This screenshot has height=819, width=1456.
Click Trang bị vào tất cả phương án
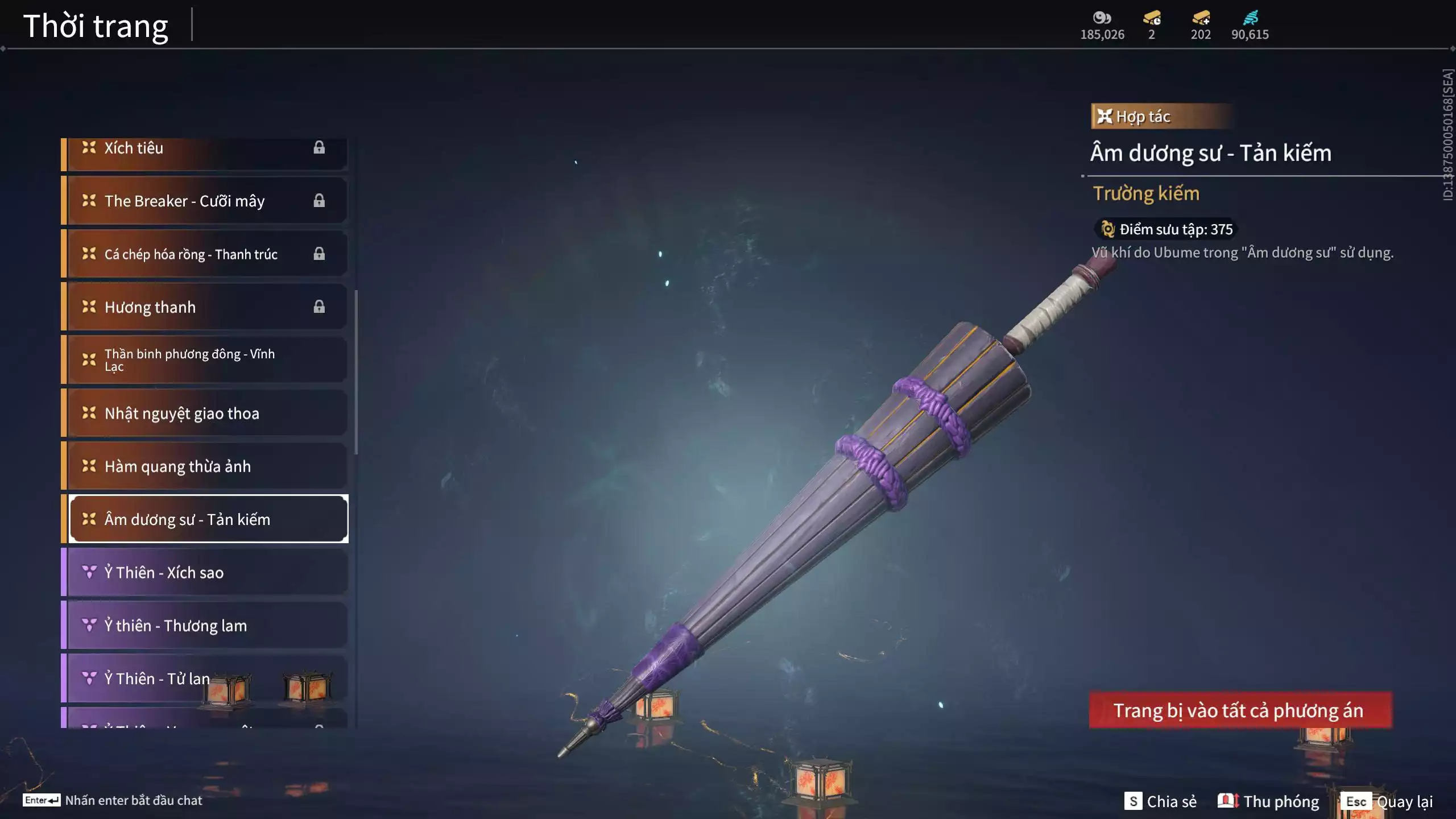1240,710
